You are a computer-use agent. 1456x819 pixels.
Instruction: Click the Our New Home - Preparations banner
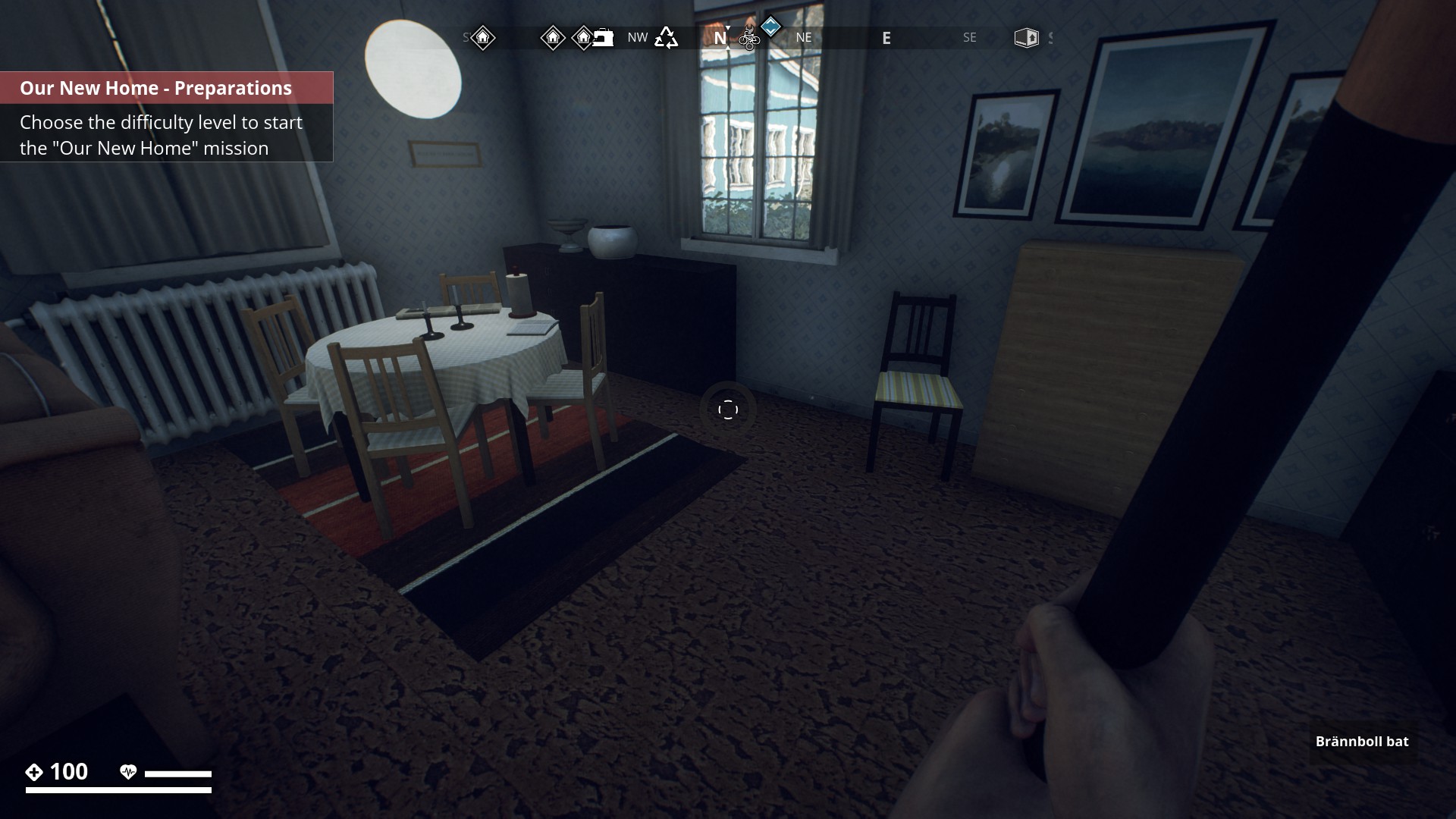point(155,88)
